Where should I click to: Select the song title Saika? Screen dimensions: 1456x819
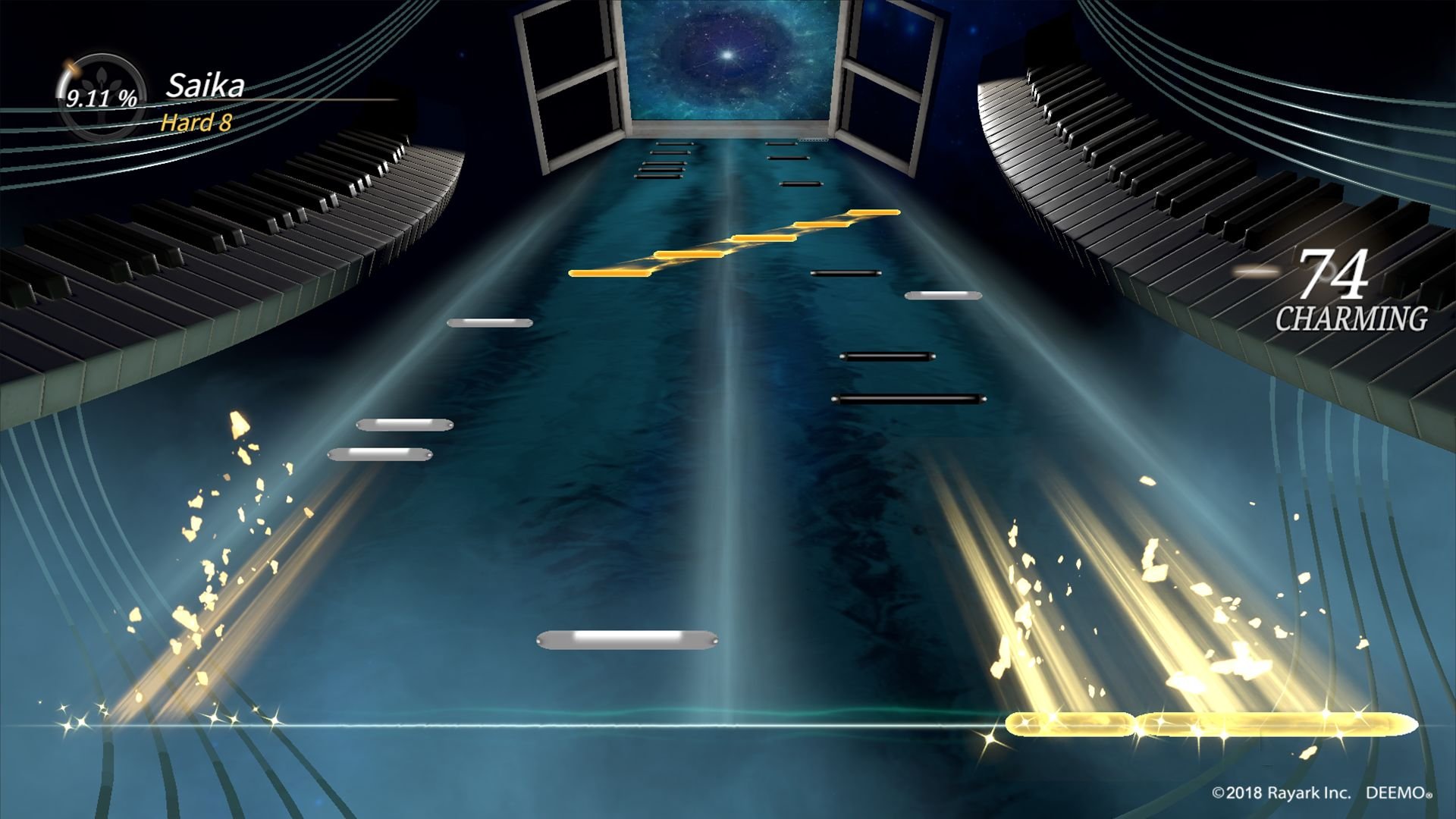[x=205, y=85]
